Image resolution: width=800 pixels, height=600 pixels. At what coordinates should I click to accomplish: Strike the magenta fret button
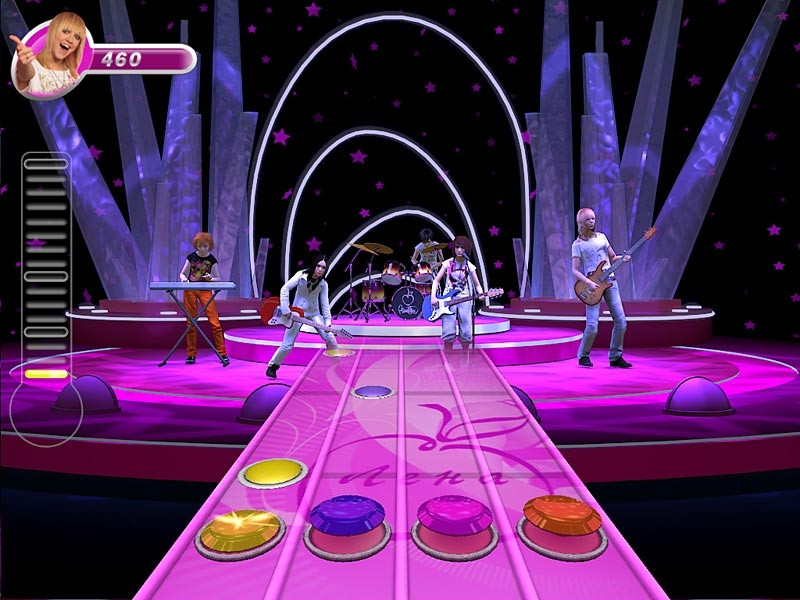453,518
